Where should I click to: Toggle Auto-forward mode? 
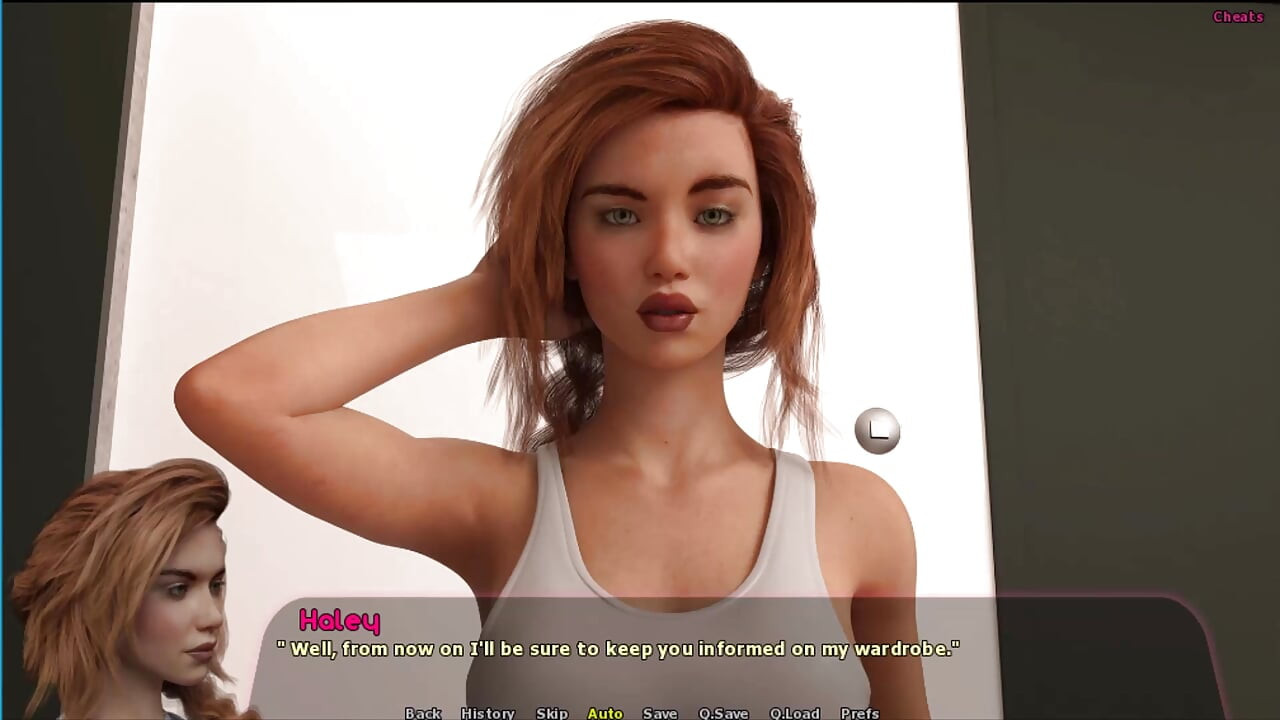point(604,714)
